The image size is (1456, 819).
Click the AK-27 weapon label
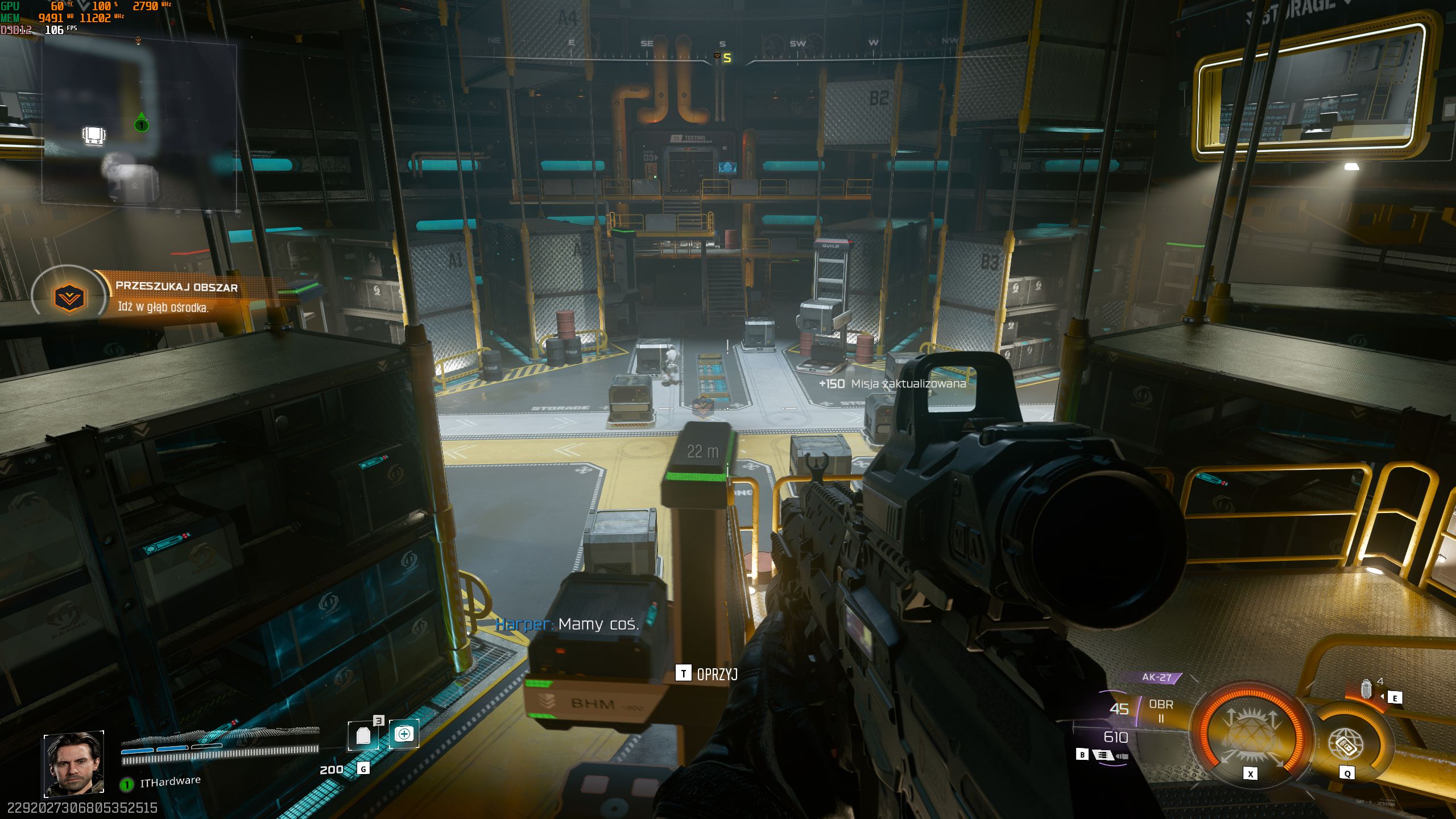point(1156,677)
